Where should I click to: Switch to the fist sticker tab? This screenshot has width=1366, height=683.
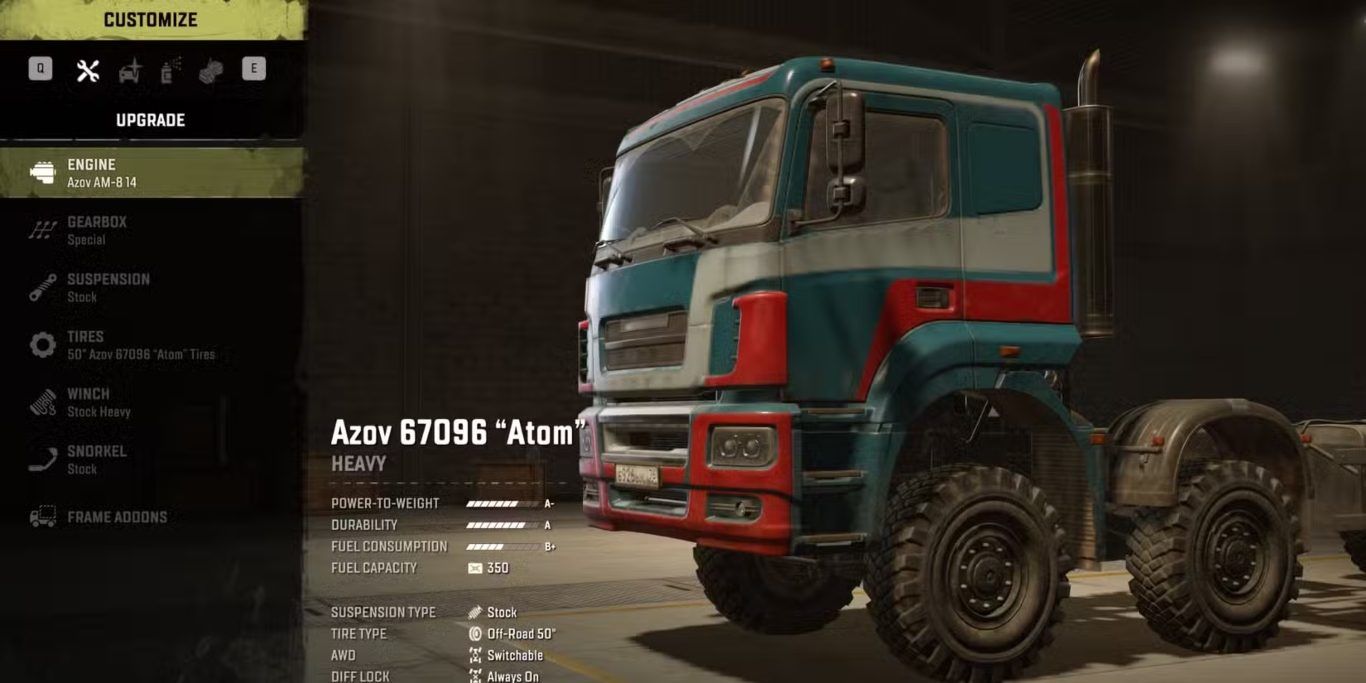pos(211,70)
